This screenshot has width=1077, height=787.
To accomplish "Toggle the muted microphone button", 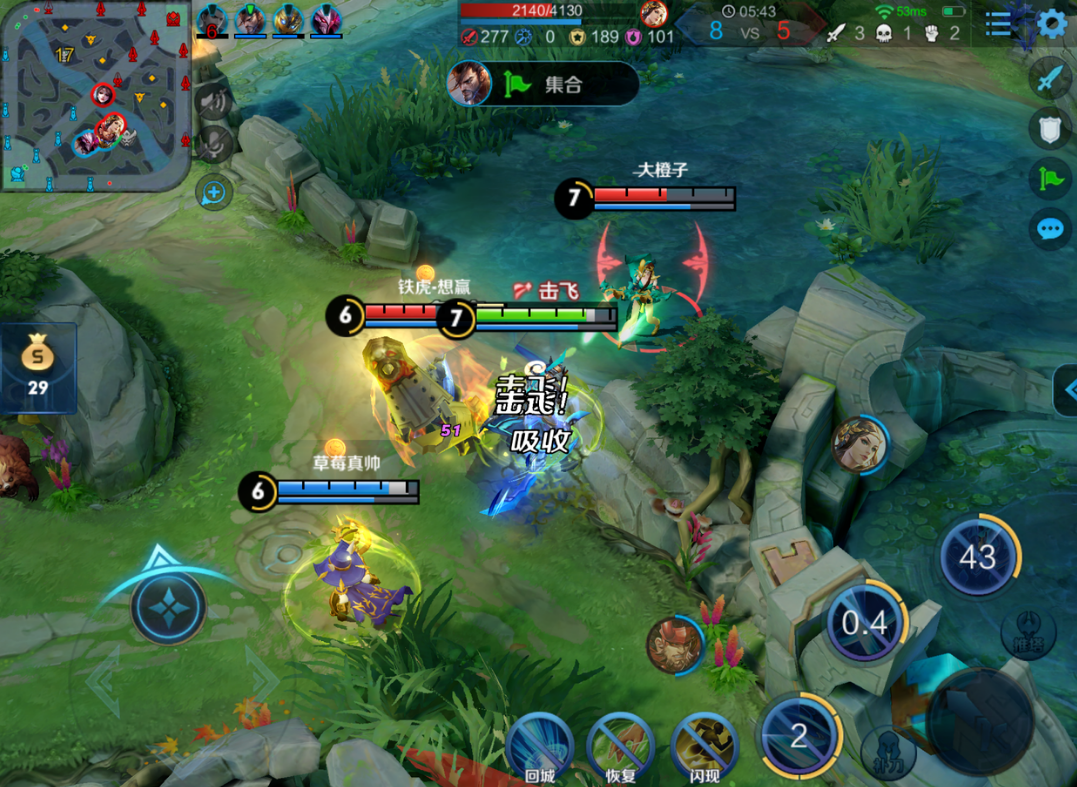I will point(214,145).
